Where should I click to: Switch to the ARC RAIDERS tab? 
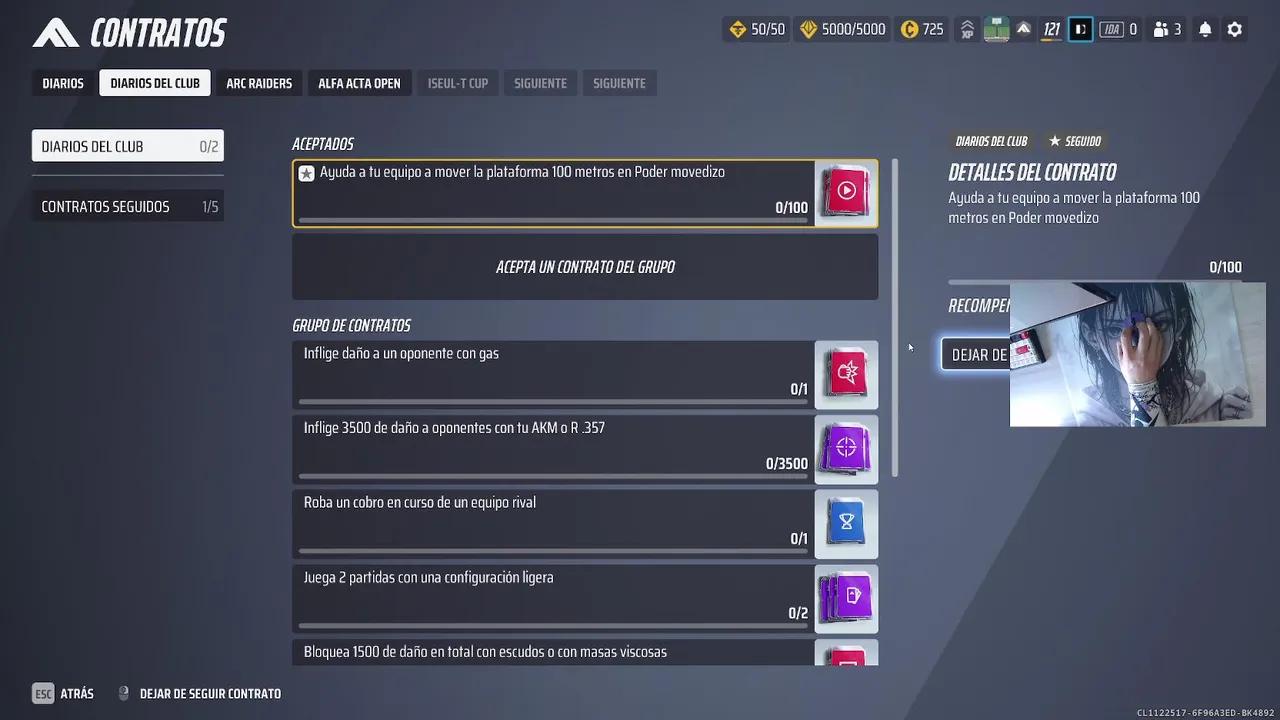259,83
